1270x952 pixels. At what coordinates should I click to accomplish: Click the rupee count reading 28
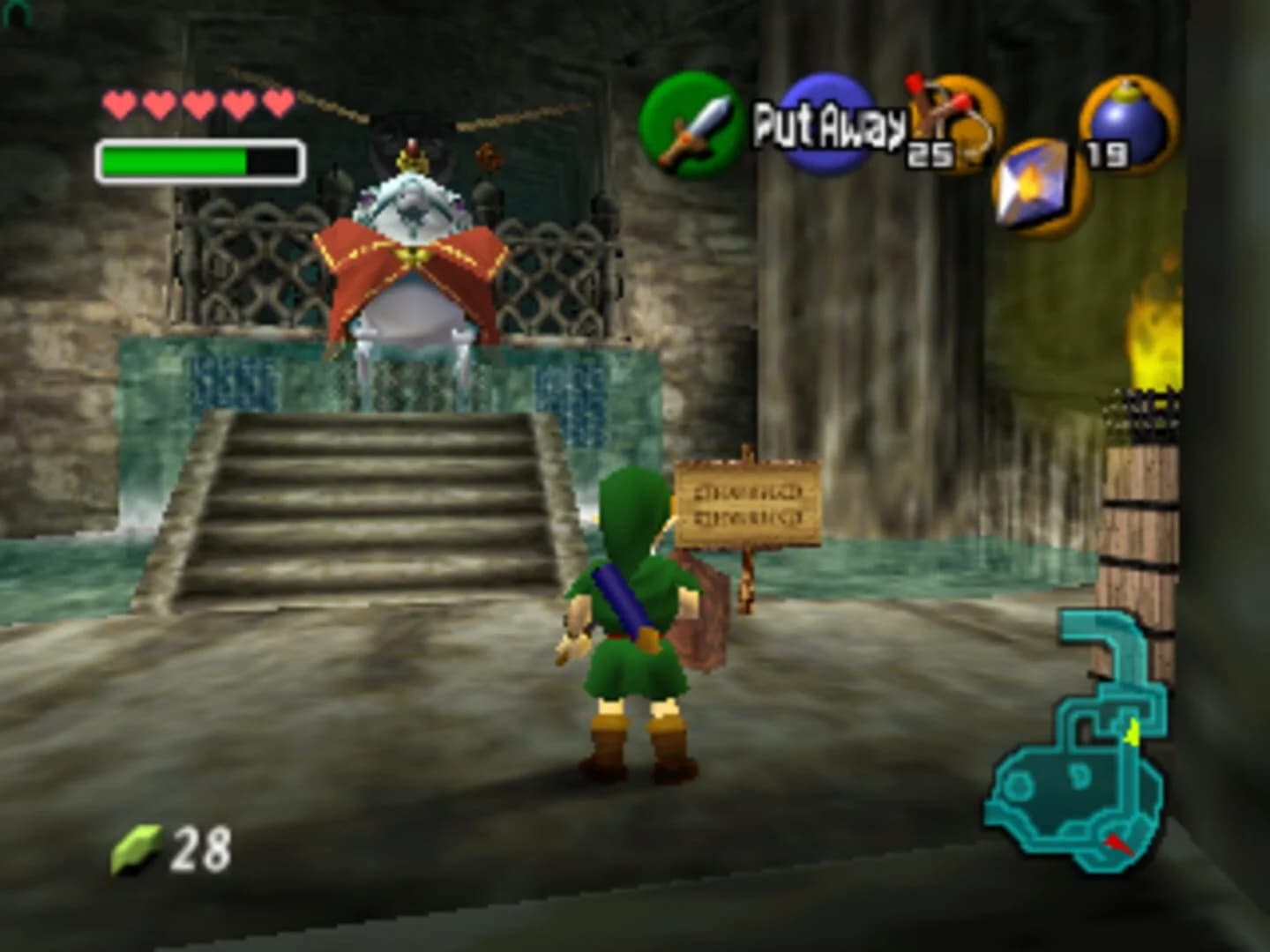(202, 849)
